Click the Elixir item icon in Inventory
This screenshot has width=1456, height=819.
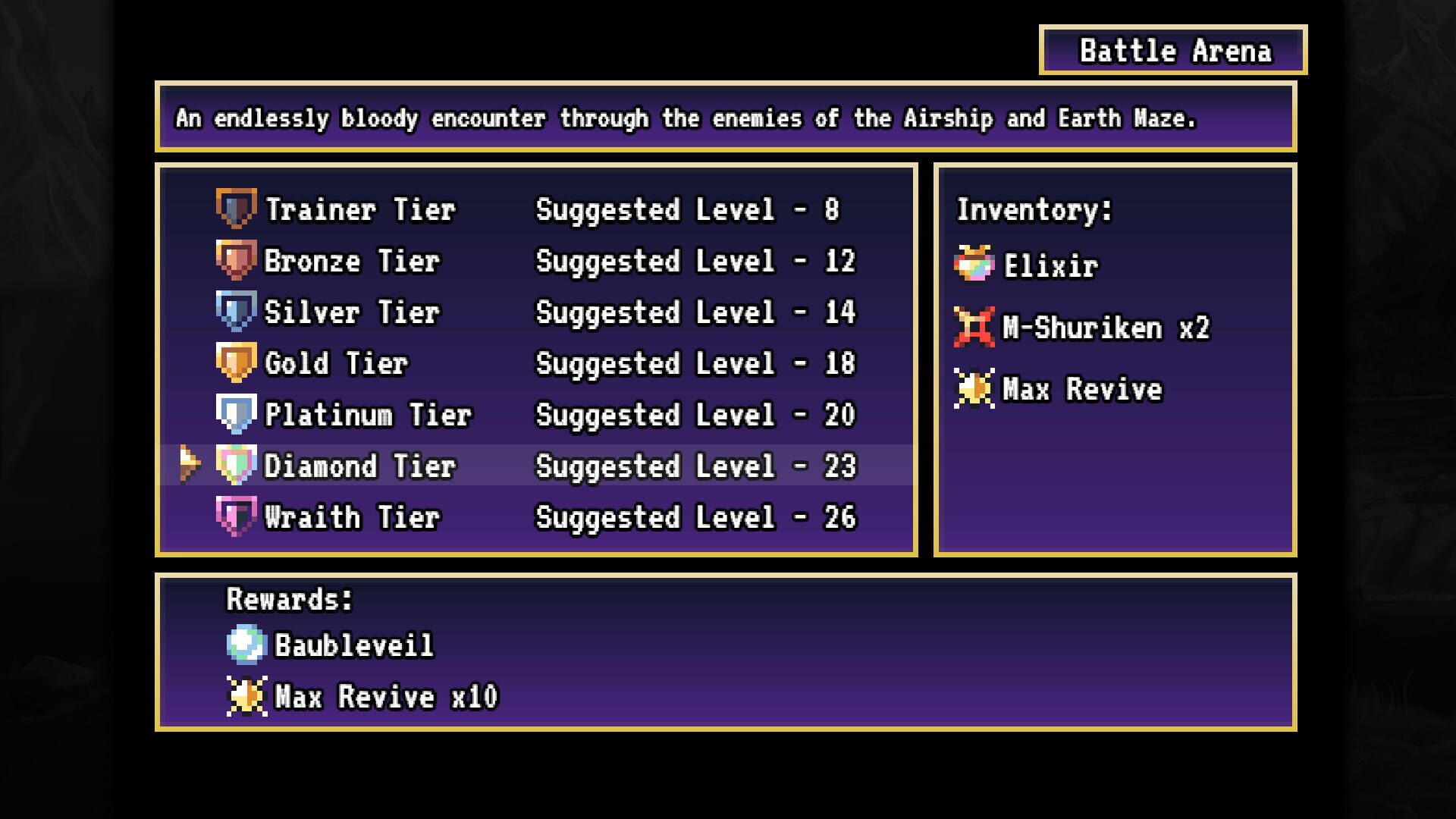pos(974,265)
